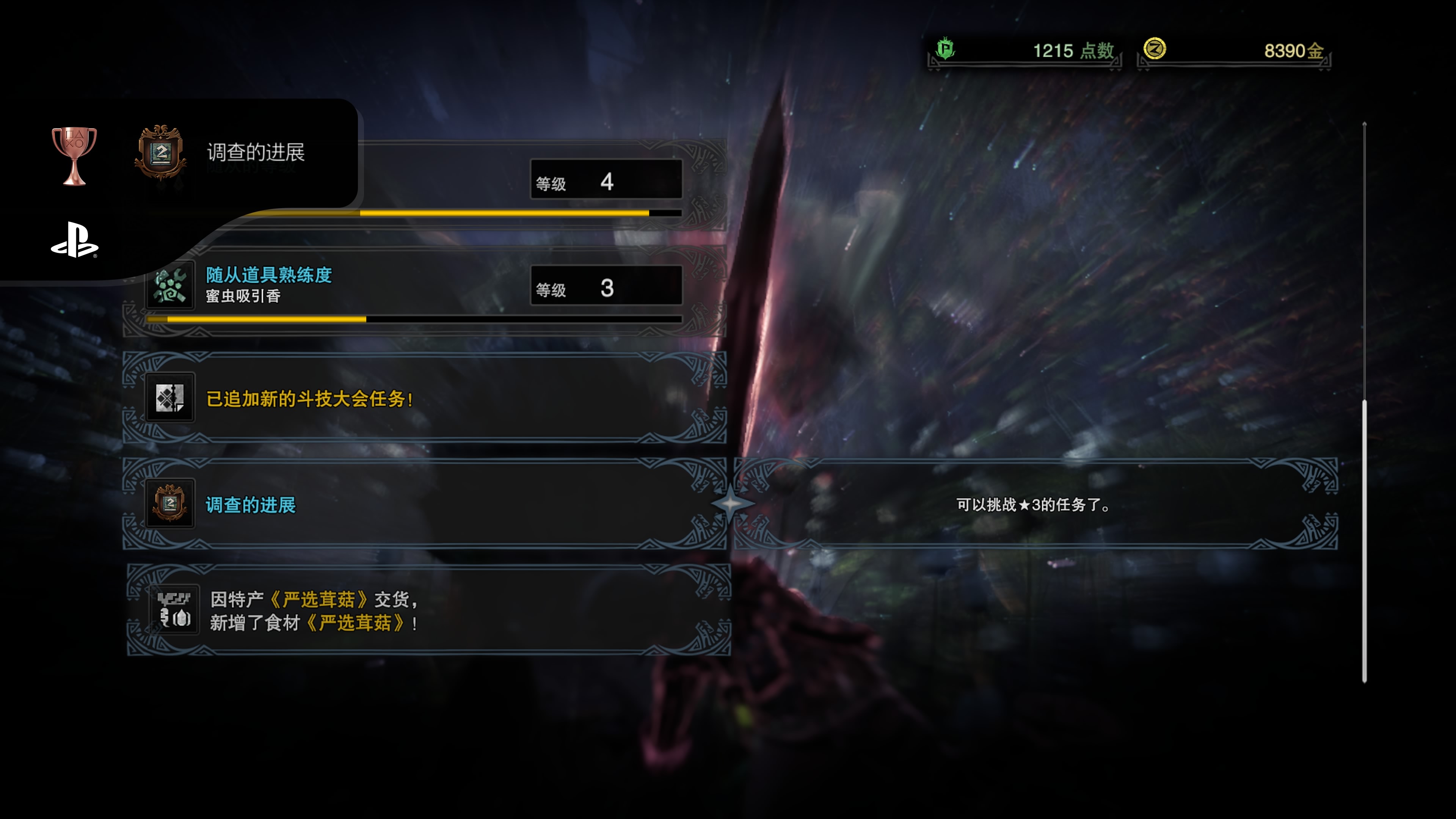Highlight the 调查的进展 result row
This screenshot has height=819, width=1456.
pyautogui.click(x=424, y=504)
